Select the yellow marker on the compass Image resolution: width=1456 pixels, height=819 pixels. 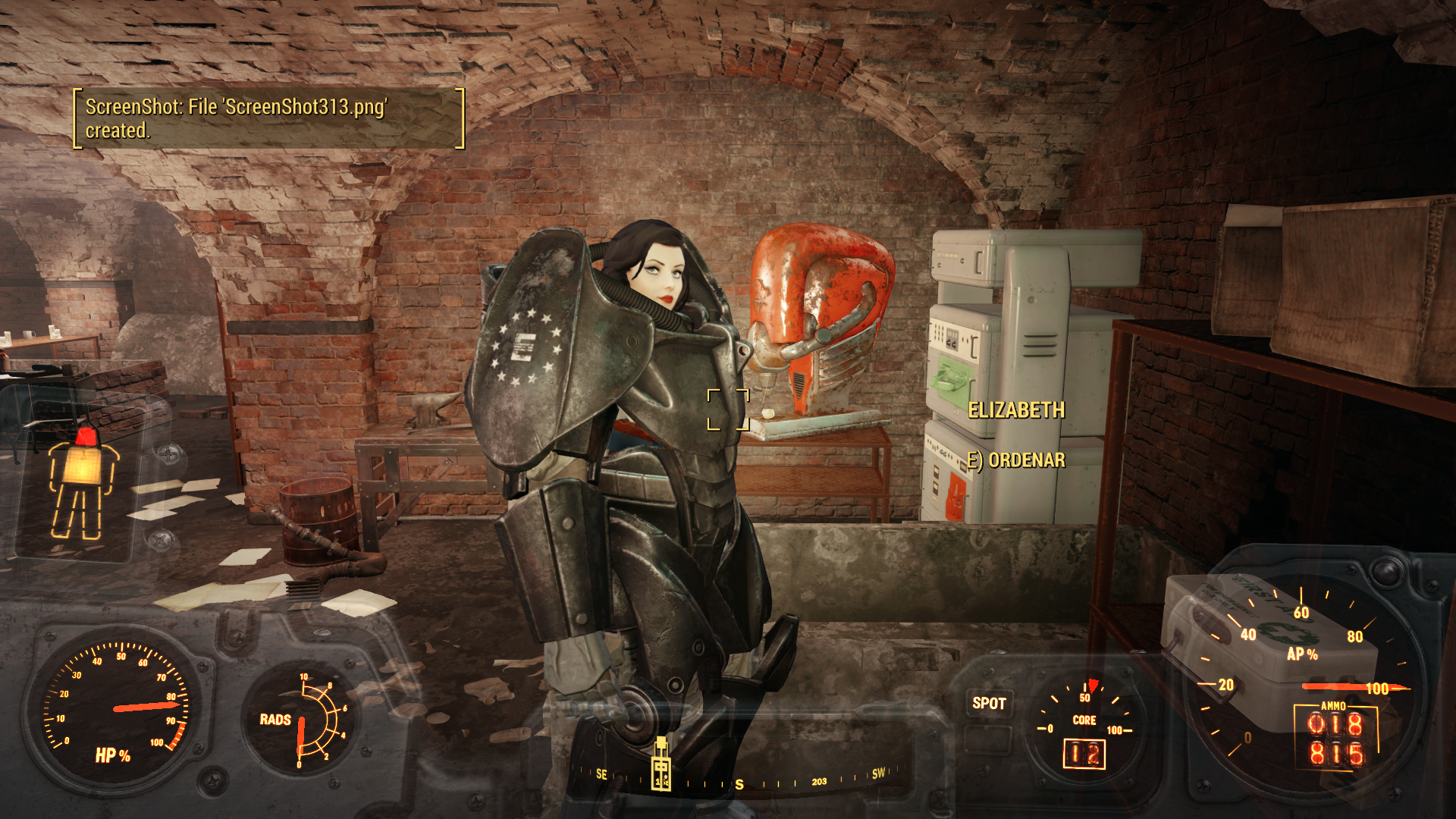click(x=661, y=764)
